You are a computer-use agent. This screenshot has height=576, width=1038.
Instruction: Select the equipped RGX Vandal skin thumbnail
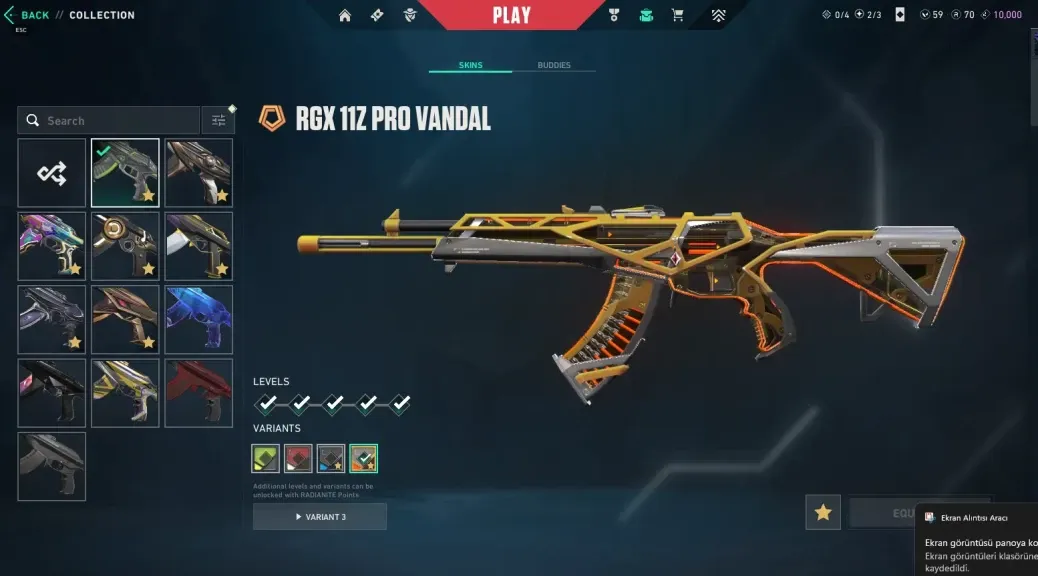click(125, 173)
